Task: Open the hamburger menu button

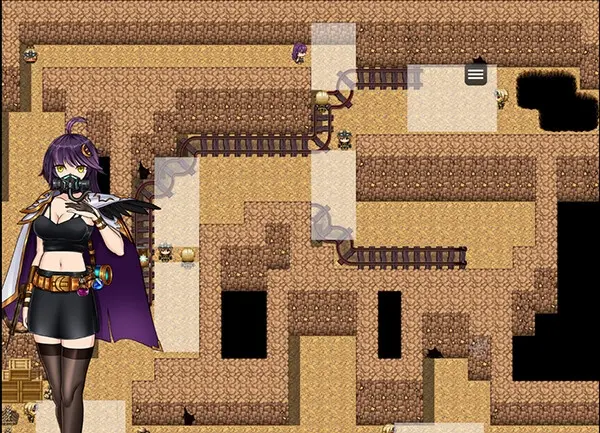Action: [x=476, y=74]
